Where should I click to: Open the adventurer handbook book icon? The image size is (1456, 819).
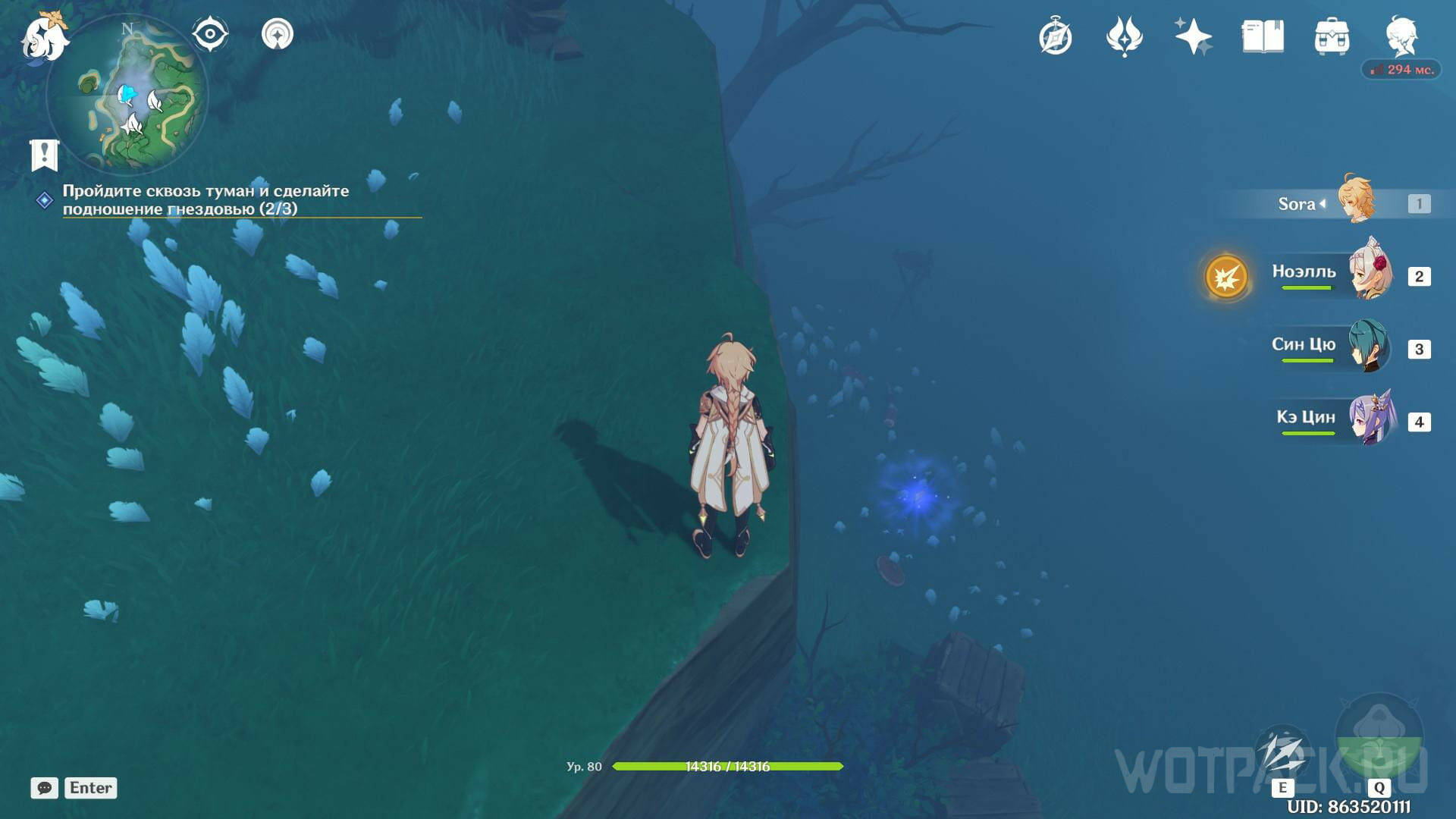click(x=1263, y=37)
